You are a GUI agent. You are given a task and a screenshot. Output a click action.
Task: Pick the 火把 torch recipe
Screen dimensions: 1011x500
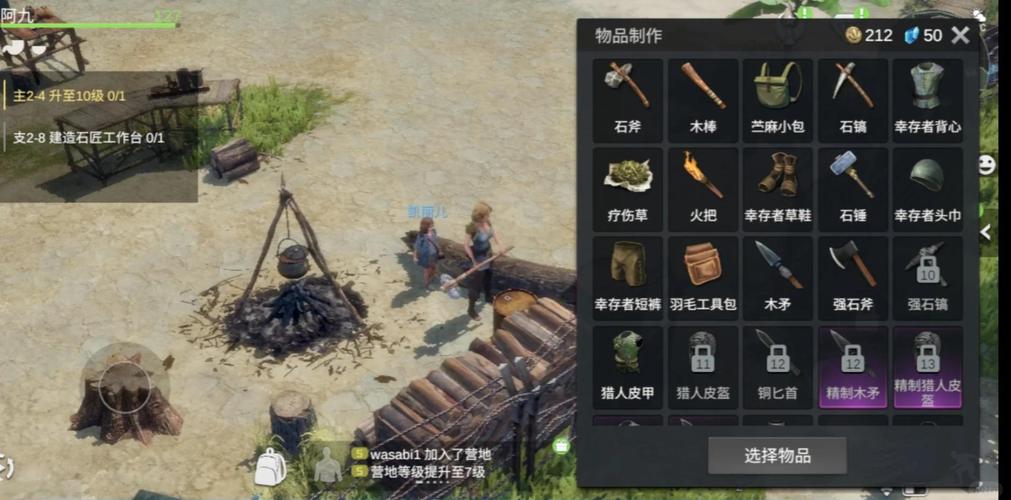(703, 188)
